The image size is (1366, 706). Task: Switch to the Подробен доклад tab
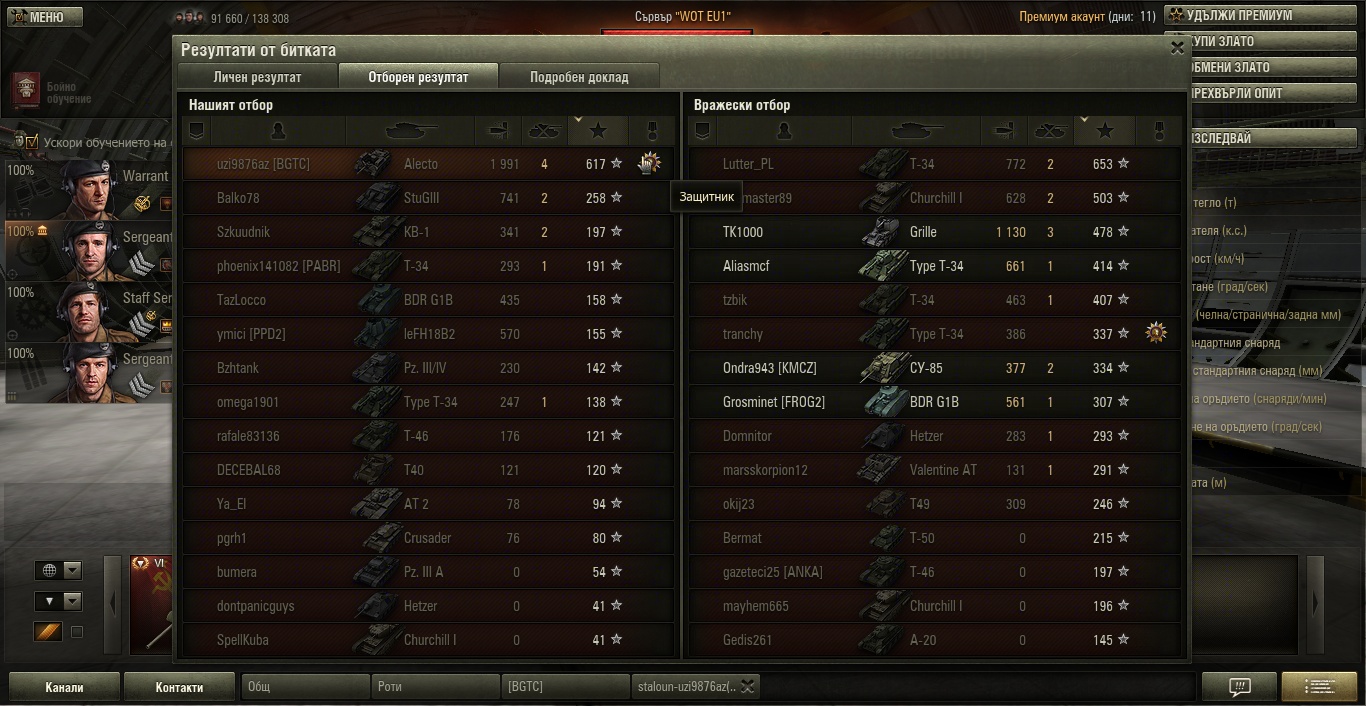click(579, 77)
